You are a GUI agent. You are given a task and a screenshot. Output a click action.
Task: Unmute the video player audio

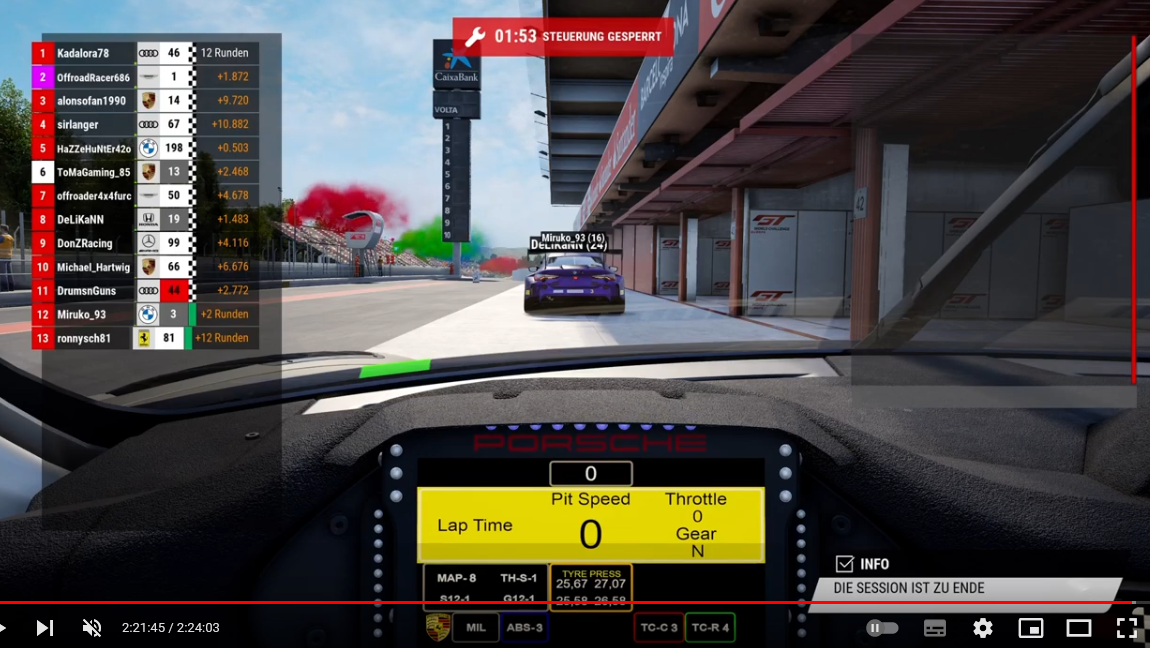(92, 628)
